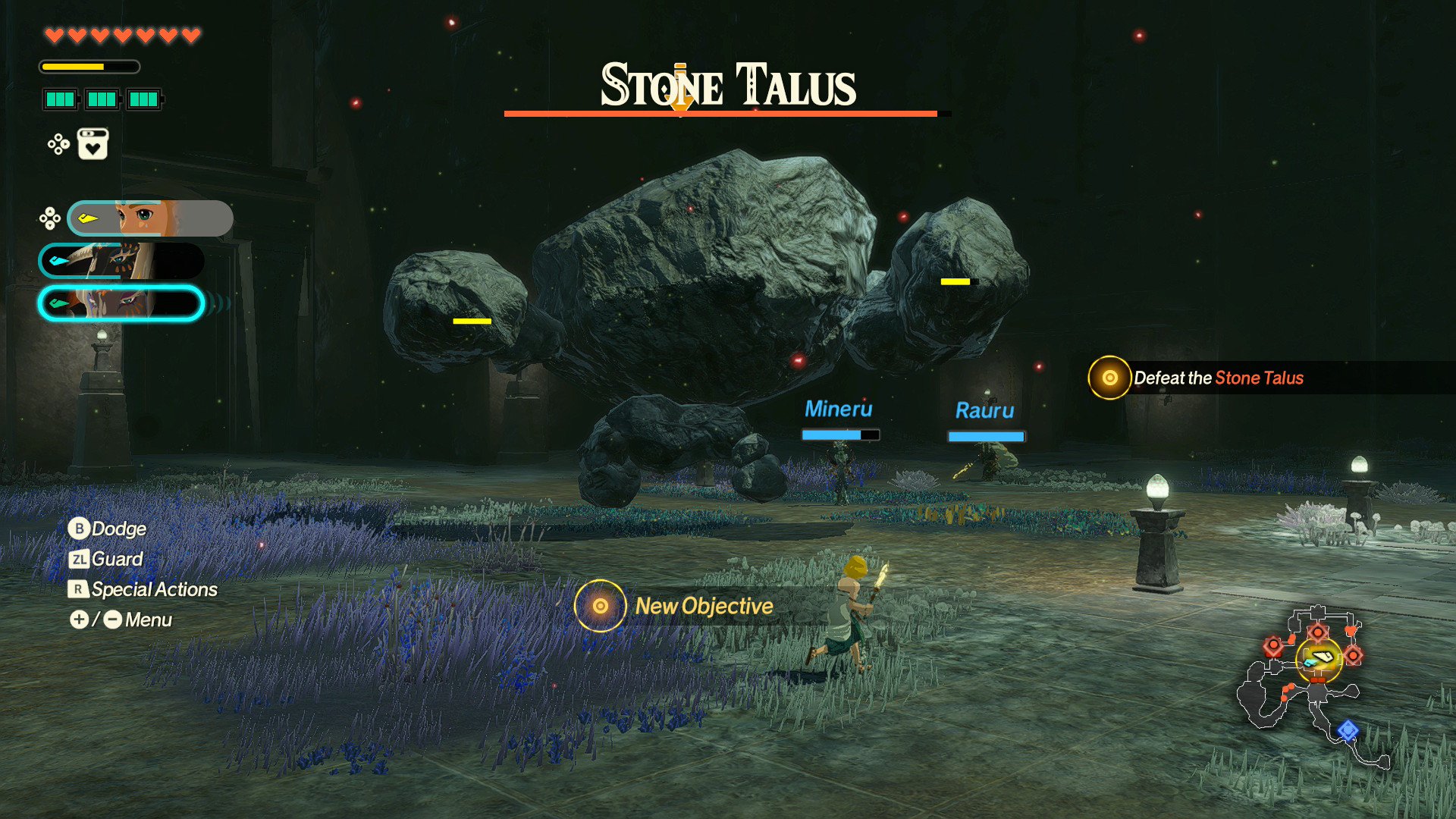Choose the glowing-outlined portrait with green marker
1456x819 pixels.
tap(121, 303)
